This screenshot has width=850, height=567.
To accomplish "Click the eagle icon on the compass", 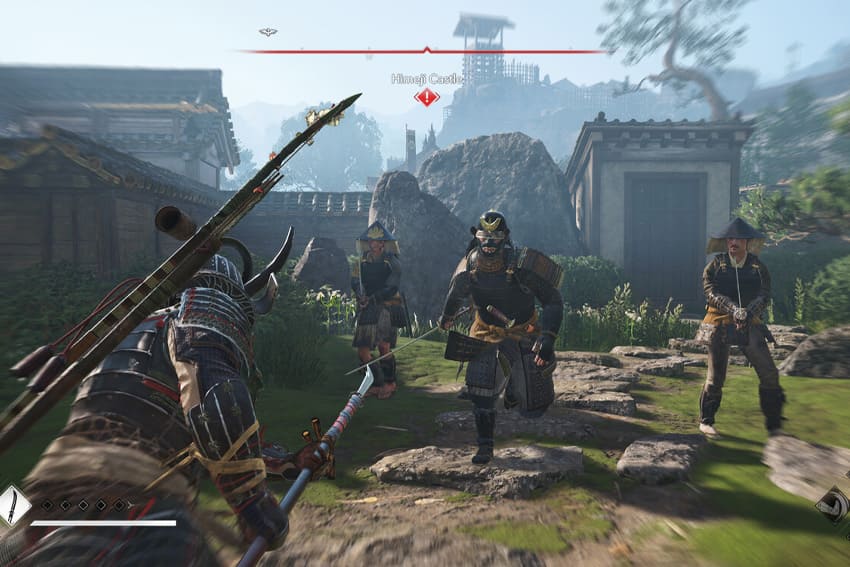I will (x=267, y=32).
